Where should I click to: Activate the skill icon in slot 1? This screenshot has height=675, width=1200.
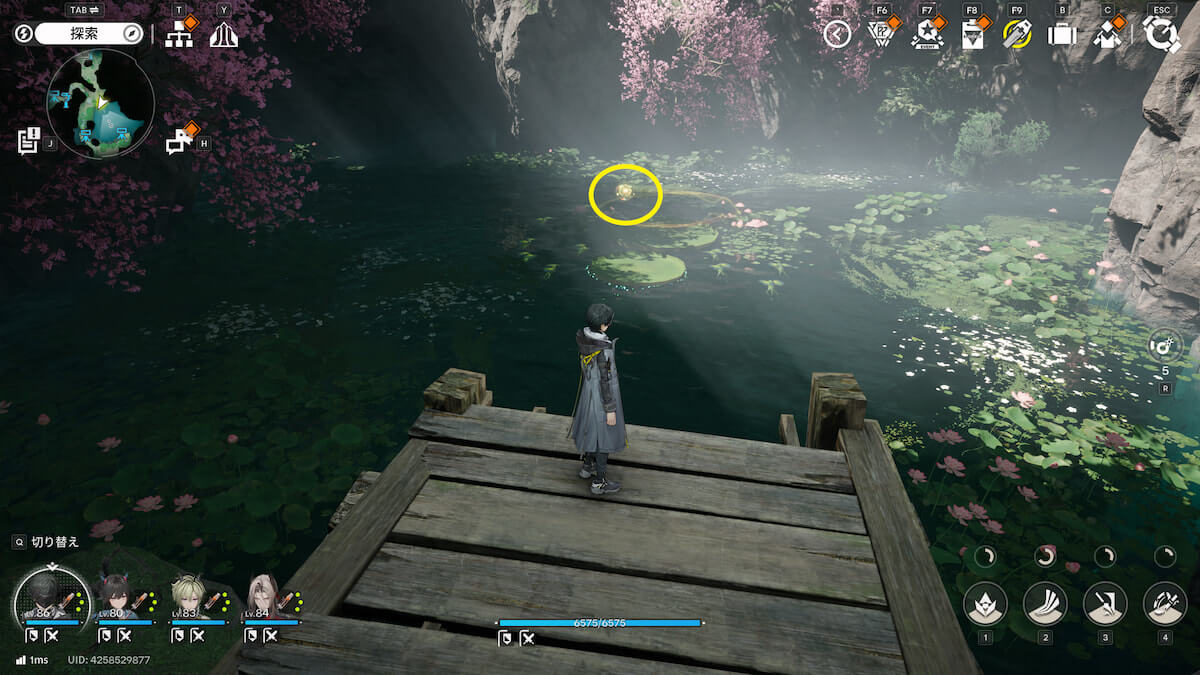coord(985,603)
